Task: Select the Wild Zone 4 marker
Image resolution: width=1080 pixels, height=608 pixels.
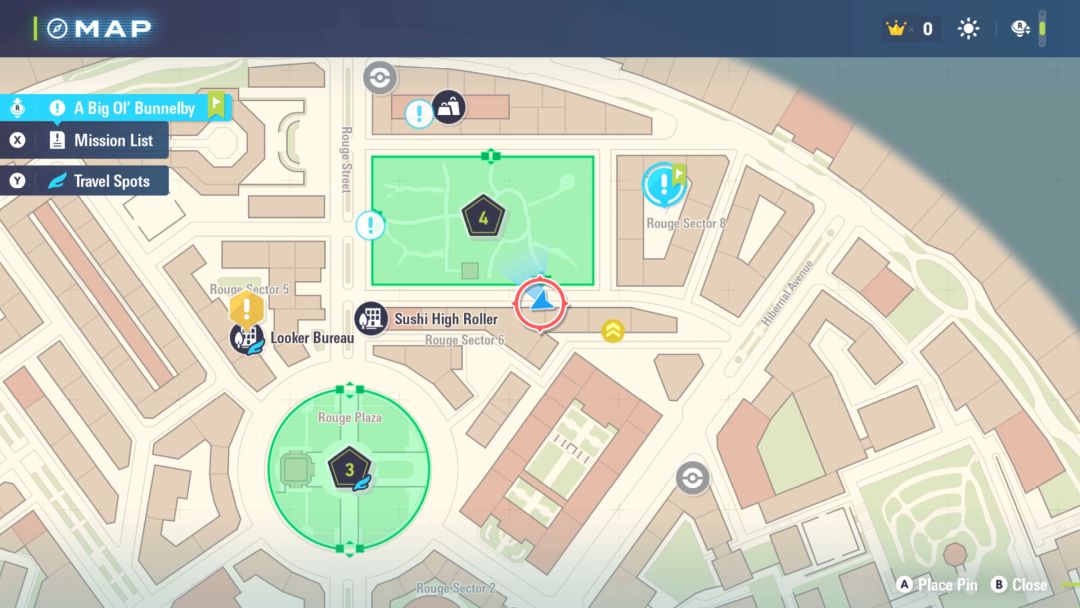Action: [483, 215]
